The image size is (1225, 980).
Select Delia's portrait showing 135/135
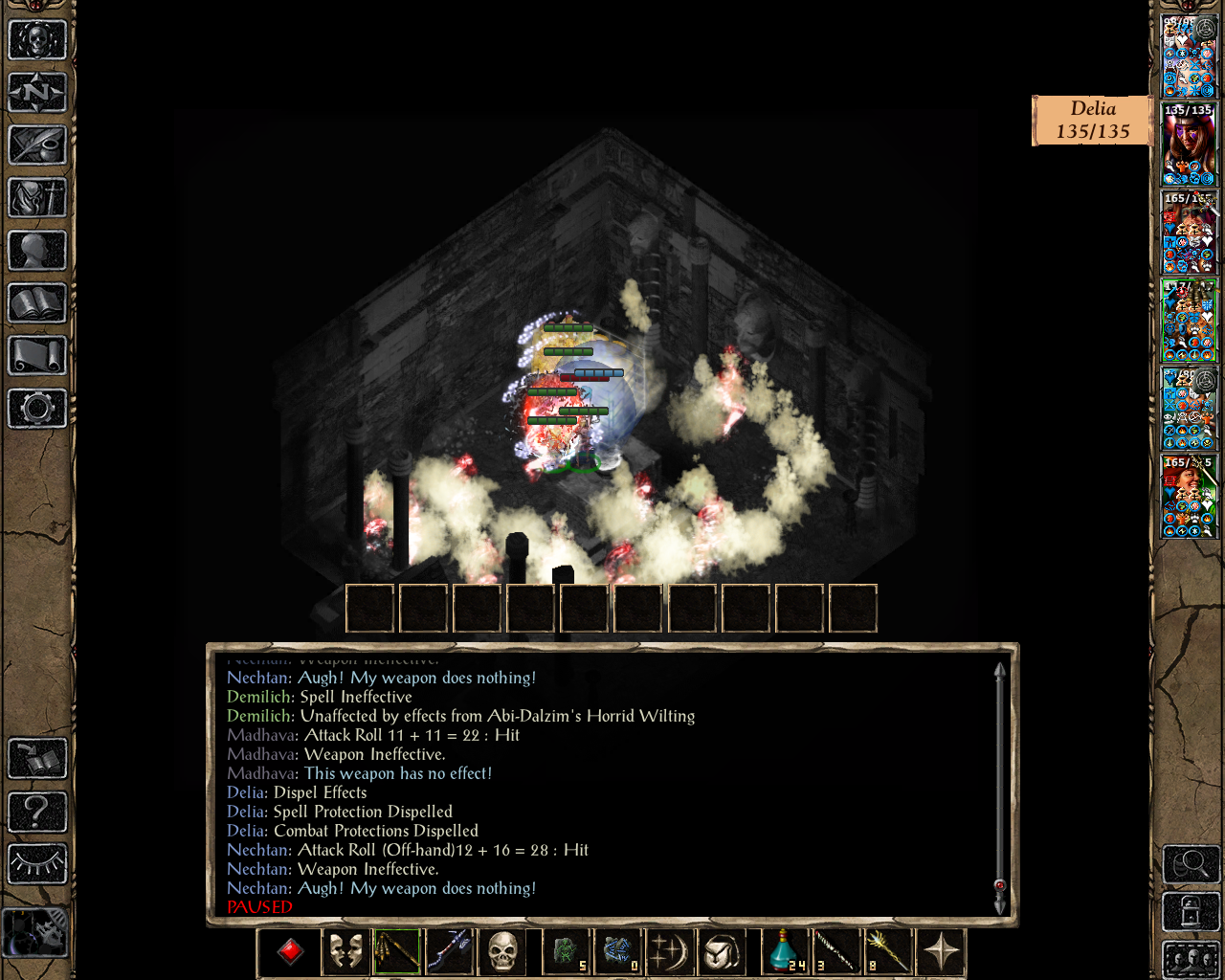tap(1189, 145)
